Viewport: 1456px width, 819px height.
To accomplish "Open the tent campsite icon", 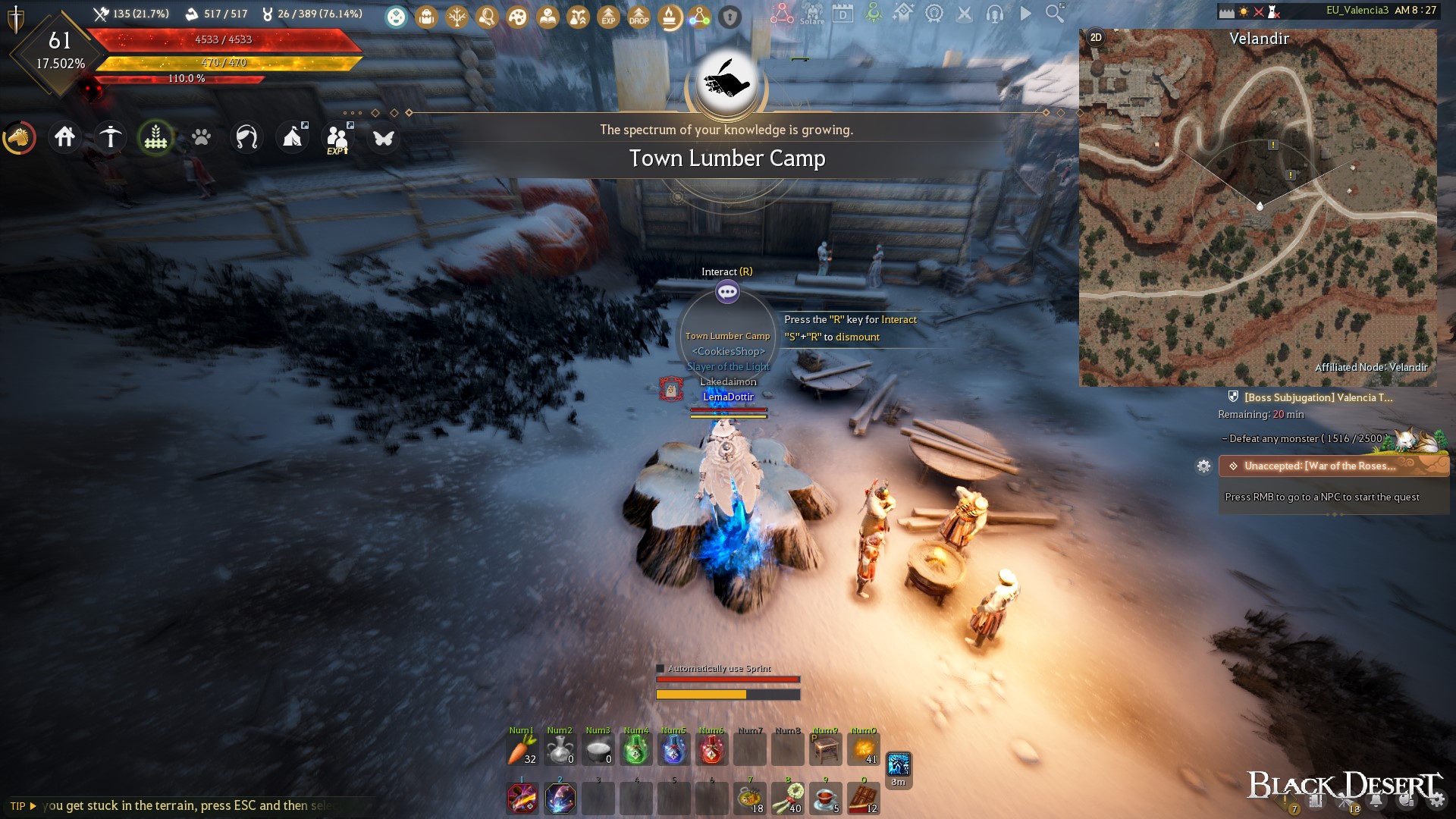I will pyautogui.click(x=292, y=136).
